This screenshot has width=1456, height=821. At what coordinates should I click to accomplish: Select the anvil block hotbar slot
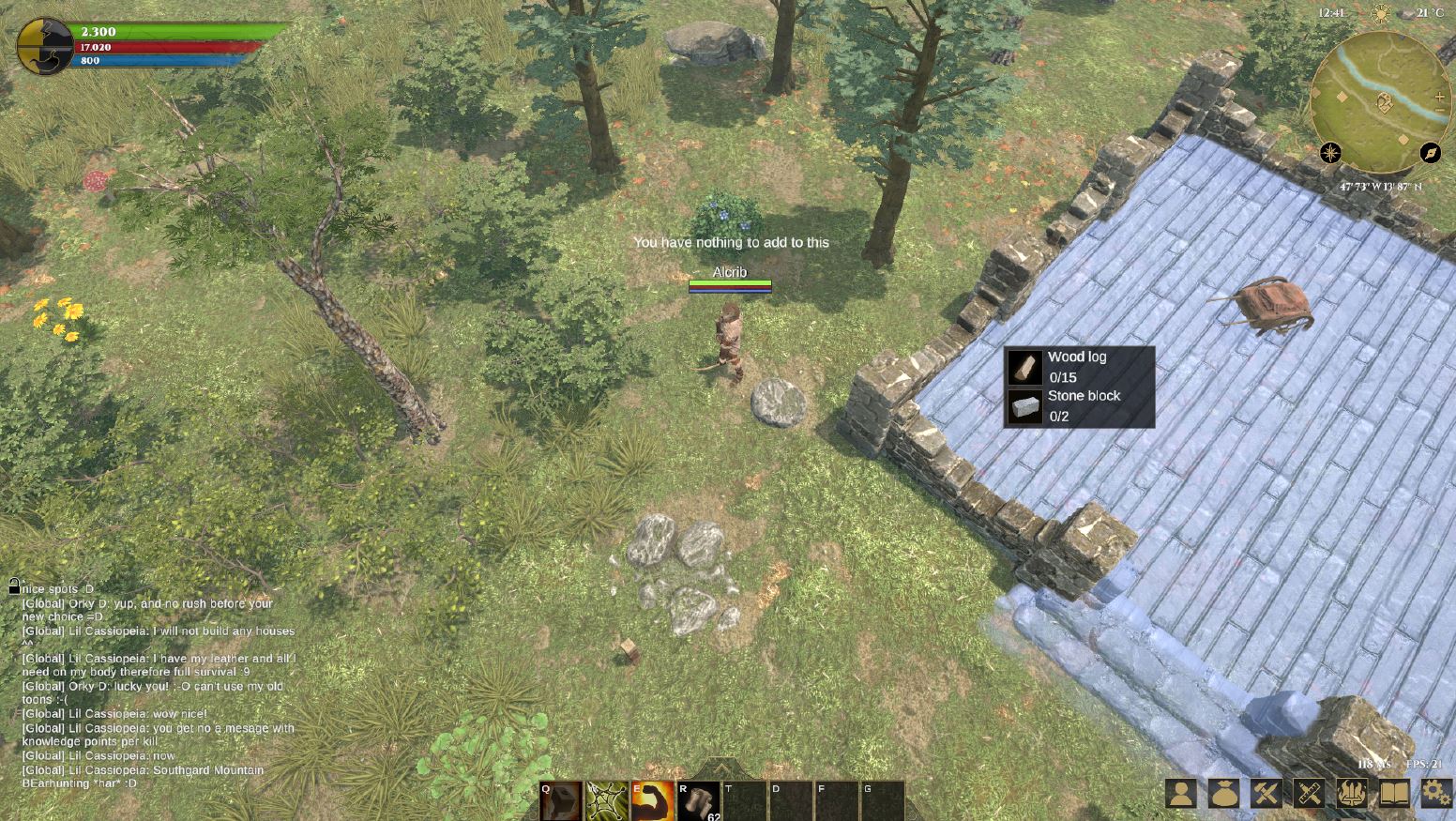pos(561,801)
